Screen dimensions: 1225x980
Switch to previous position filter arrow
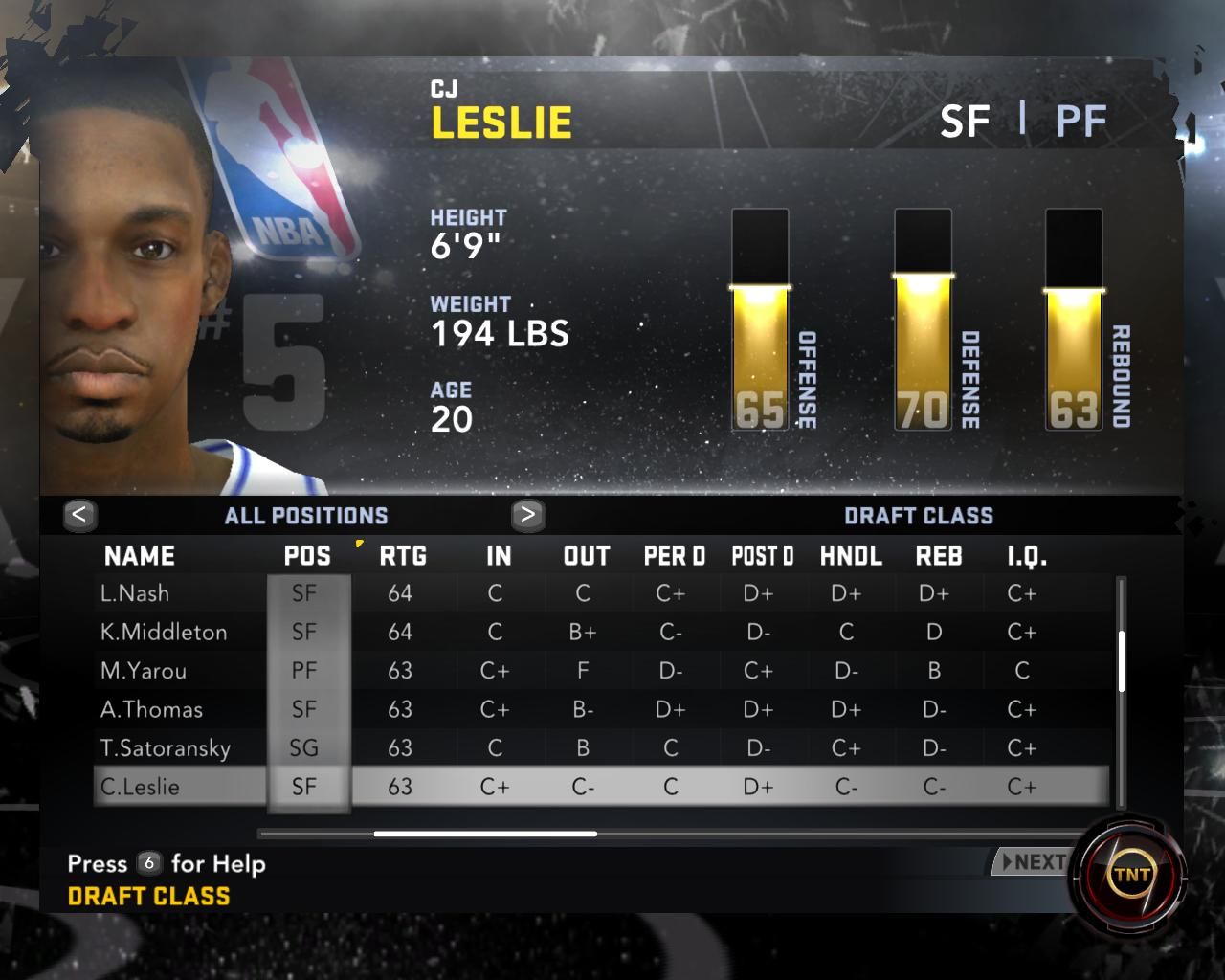pos(79,515)
